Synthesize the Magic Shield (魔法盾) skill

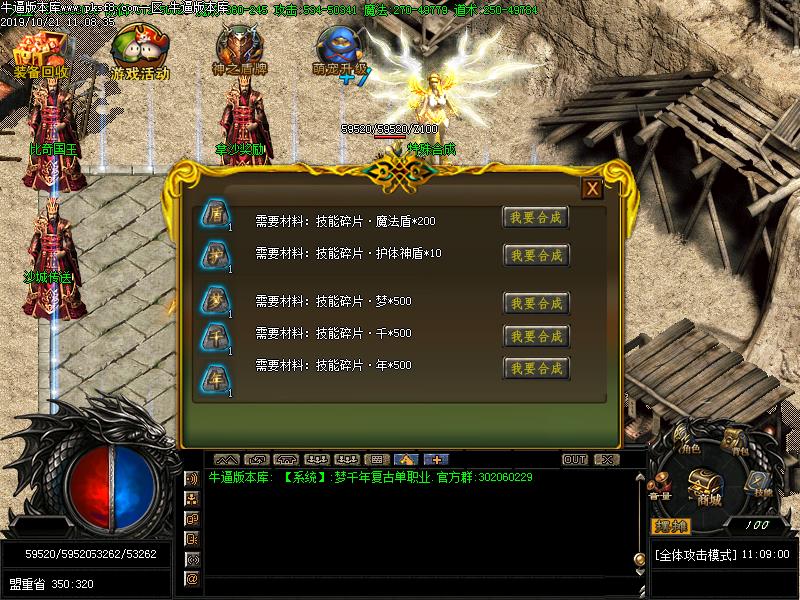tap(535, 218)
